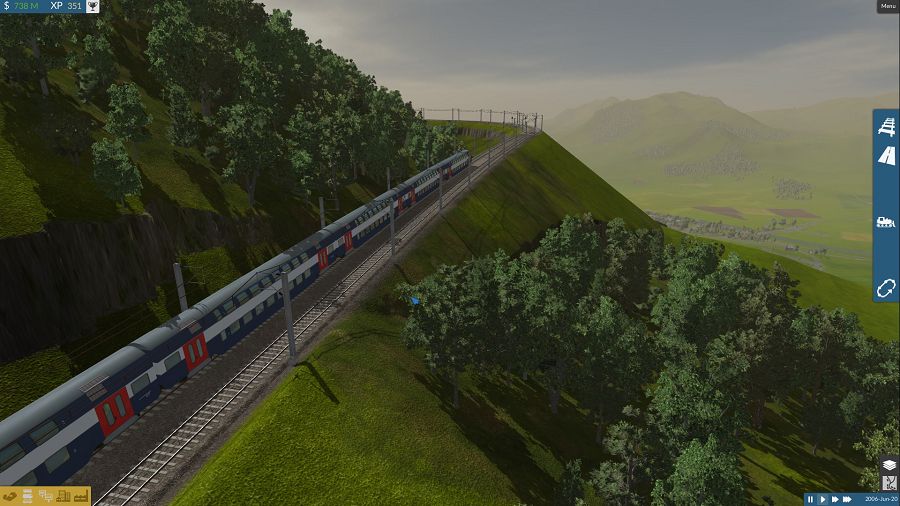900x506 pixels.
Task: Pause the game simulation
Action: pyautogui.click(x=811, y=499)
